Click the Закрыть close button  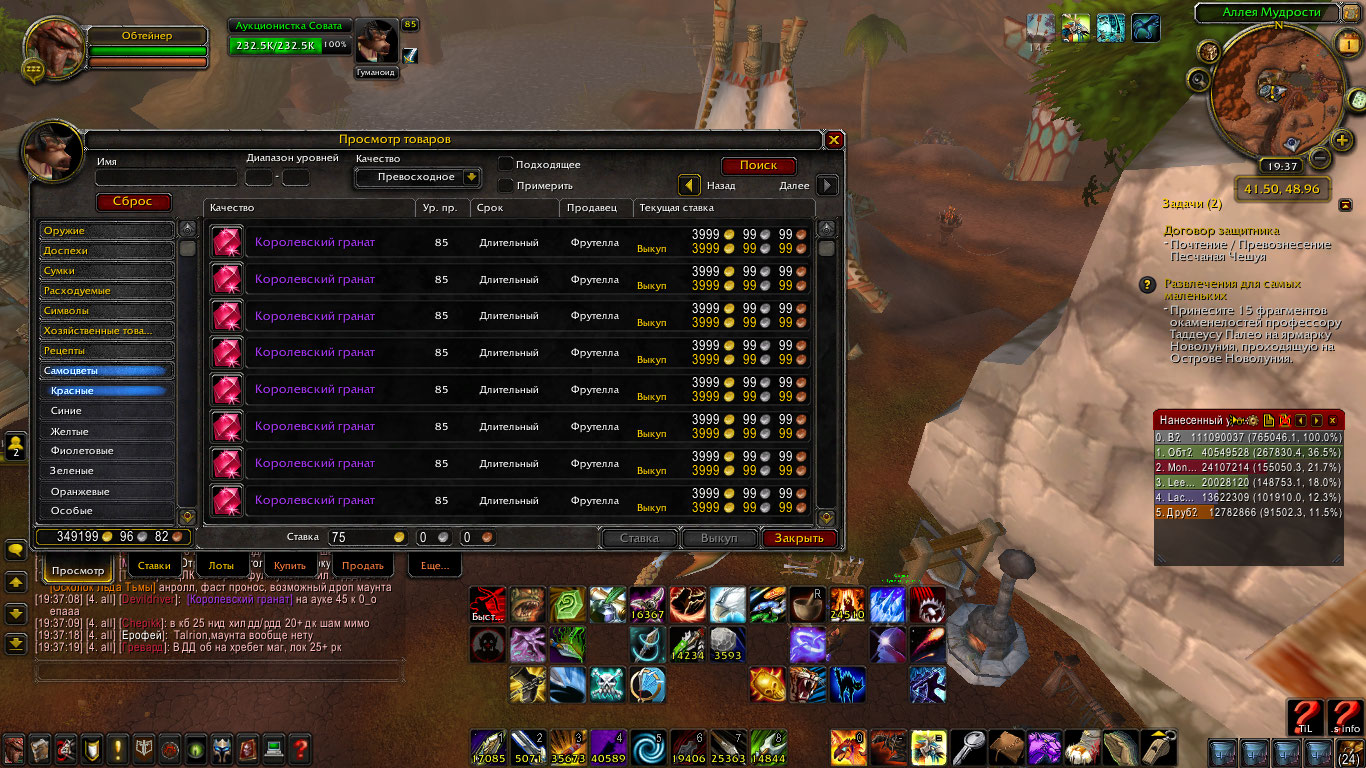[x=799, y=538]
